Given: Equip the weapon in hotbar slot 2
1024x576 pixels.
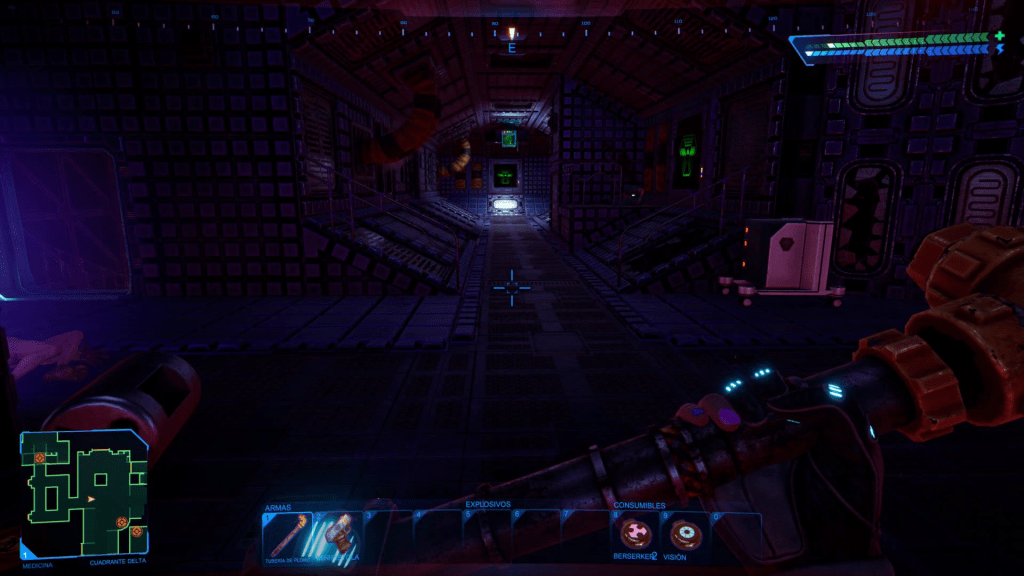Looking at the screenshot, I should click(x=337, y=535).
